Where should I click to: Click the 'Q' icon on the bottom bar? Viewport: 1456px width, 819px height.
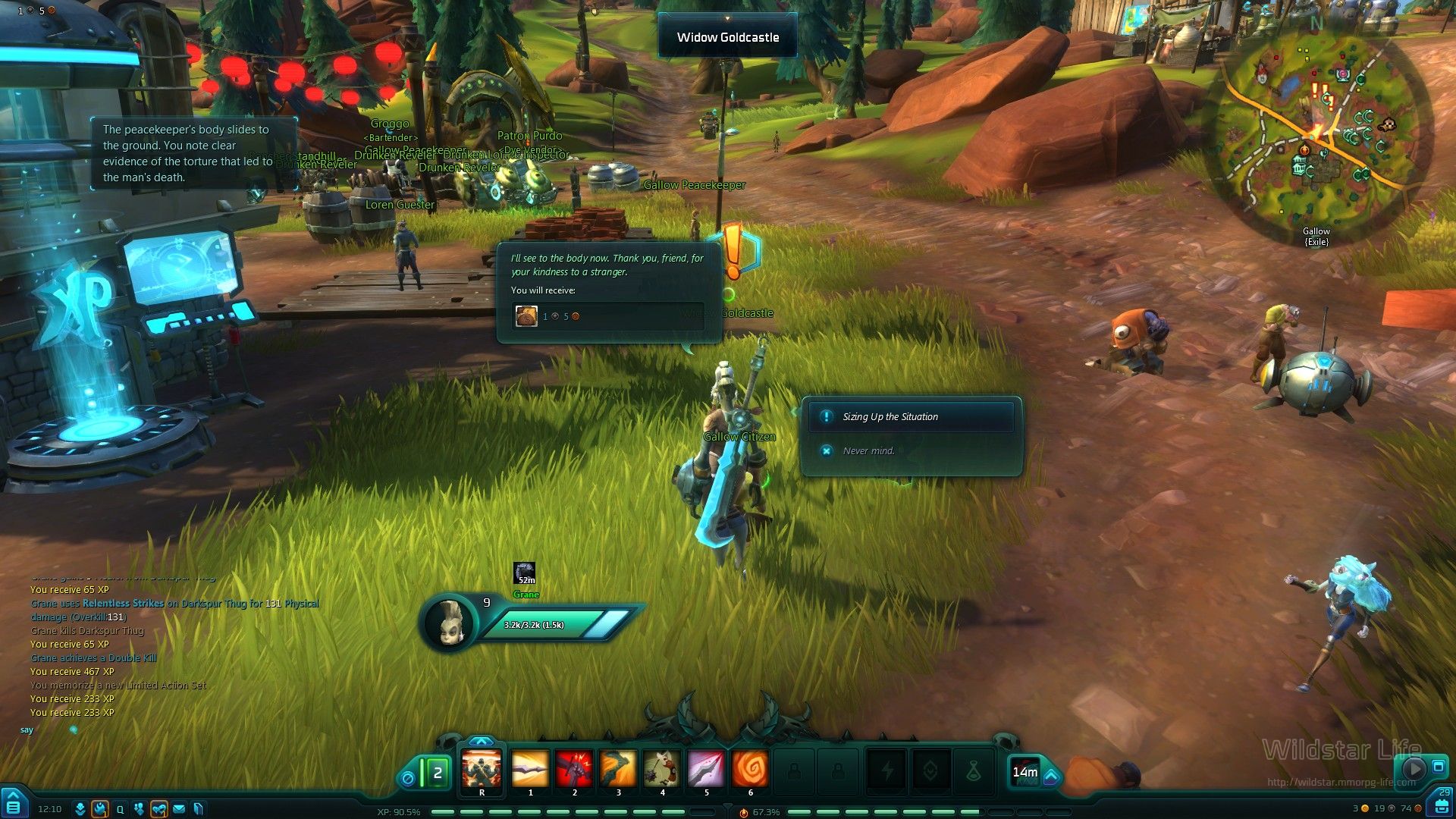click(x=120, y=809)
